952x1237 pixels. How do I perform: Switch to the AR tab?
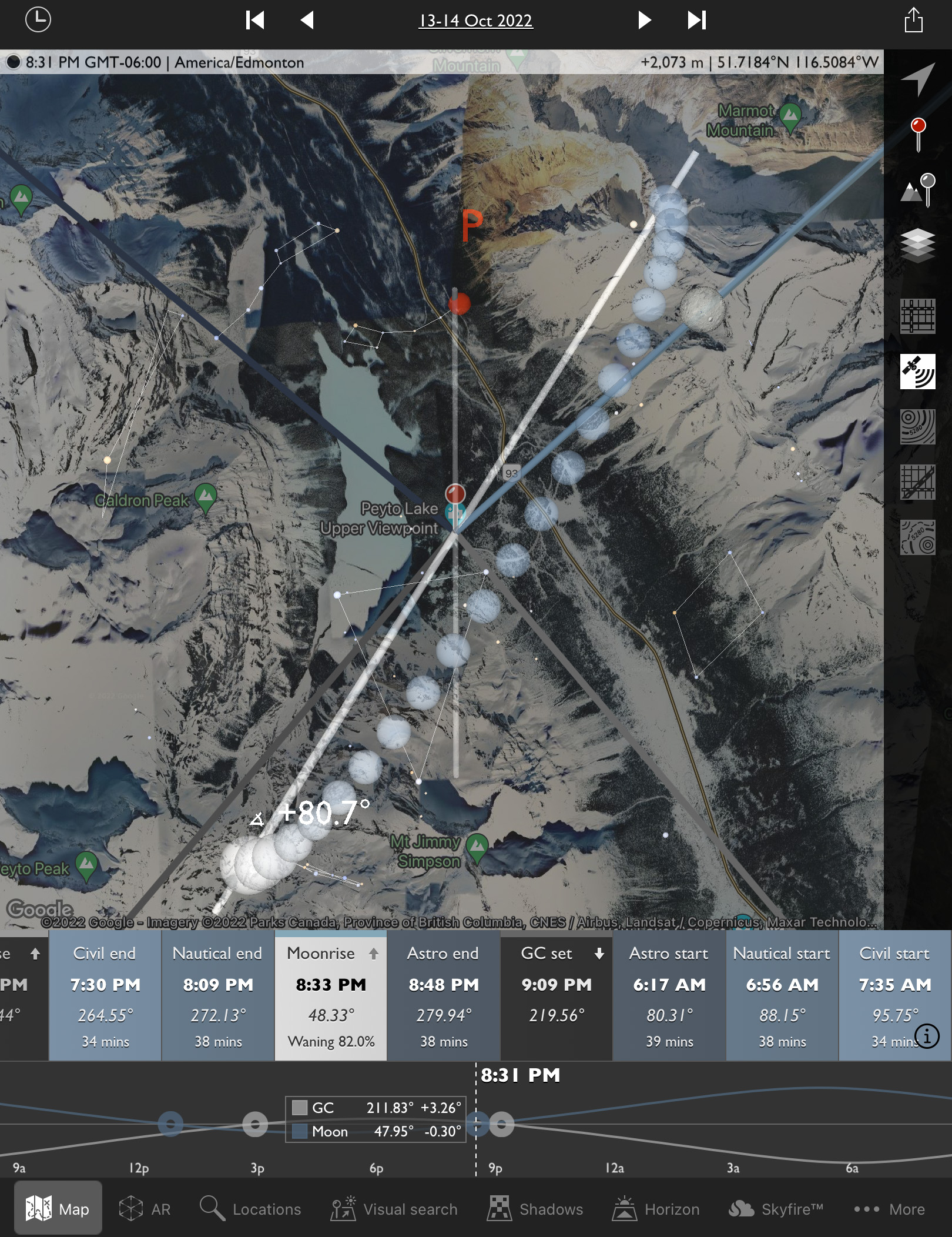point(145,1209)
